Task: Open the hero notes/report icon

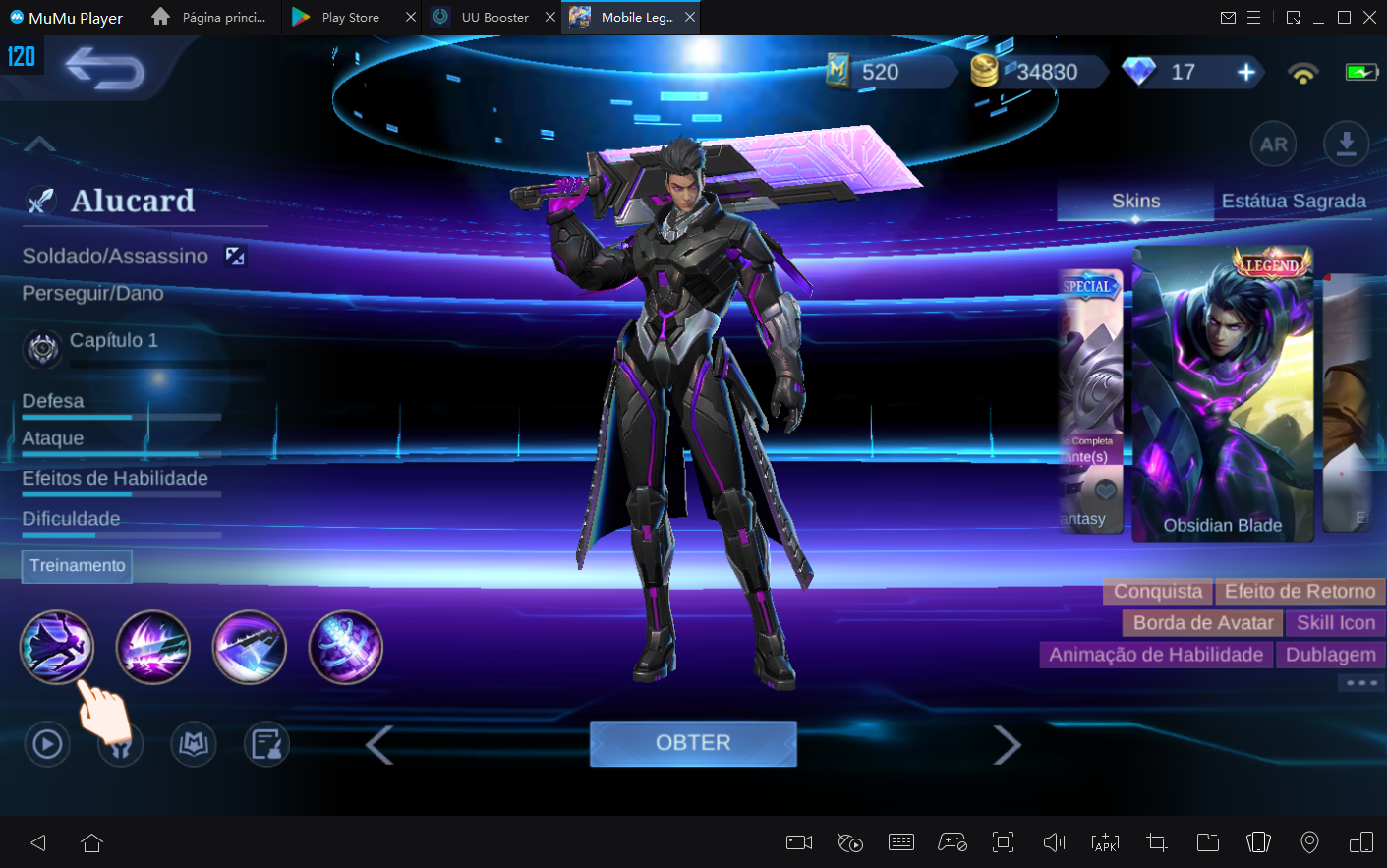Action: (266, 744)
